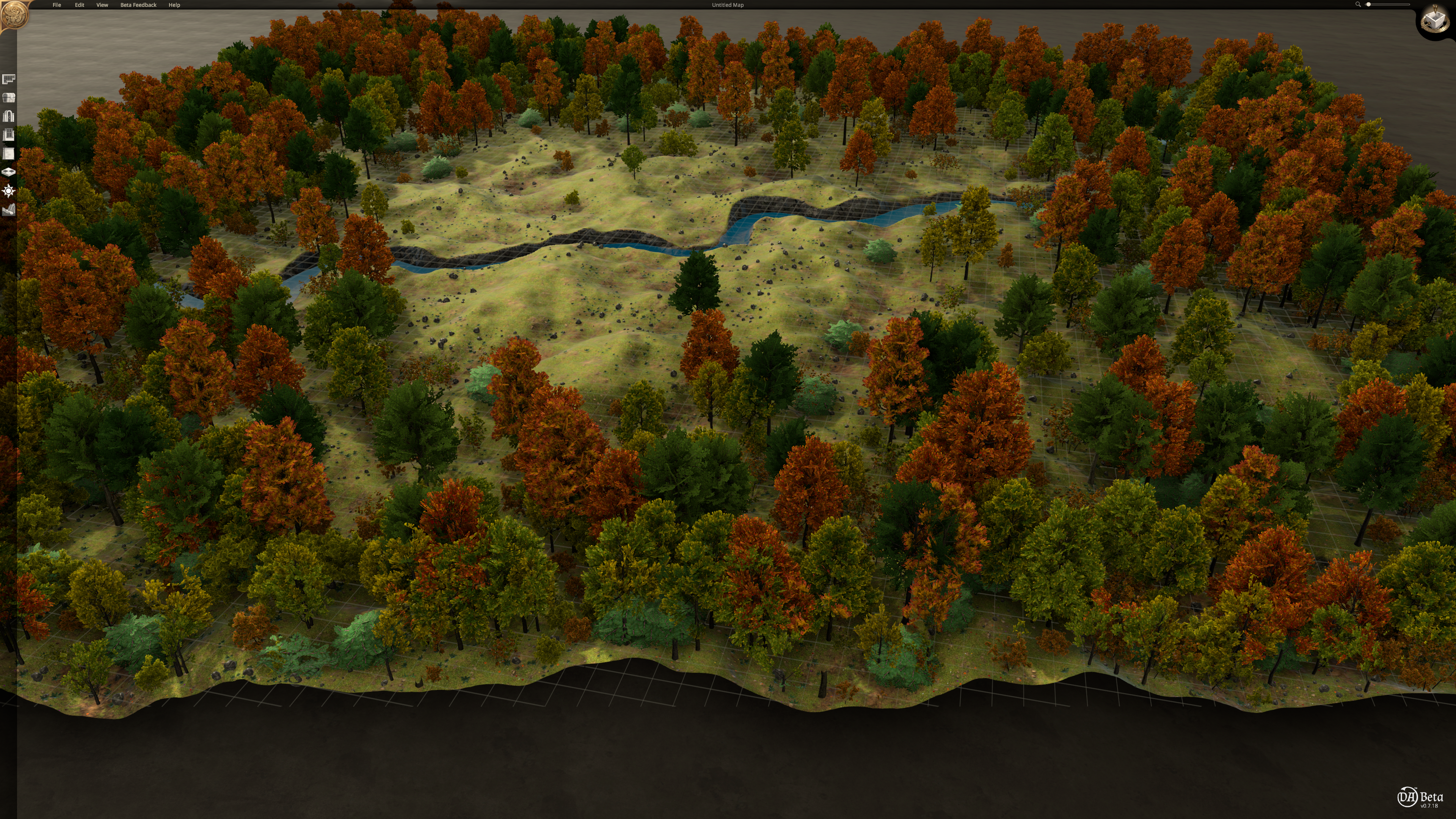Open the sun lighting tool
This screenshot has width=1456, height=819.
8,191
